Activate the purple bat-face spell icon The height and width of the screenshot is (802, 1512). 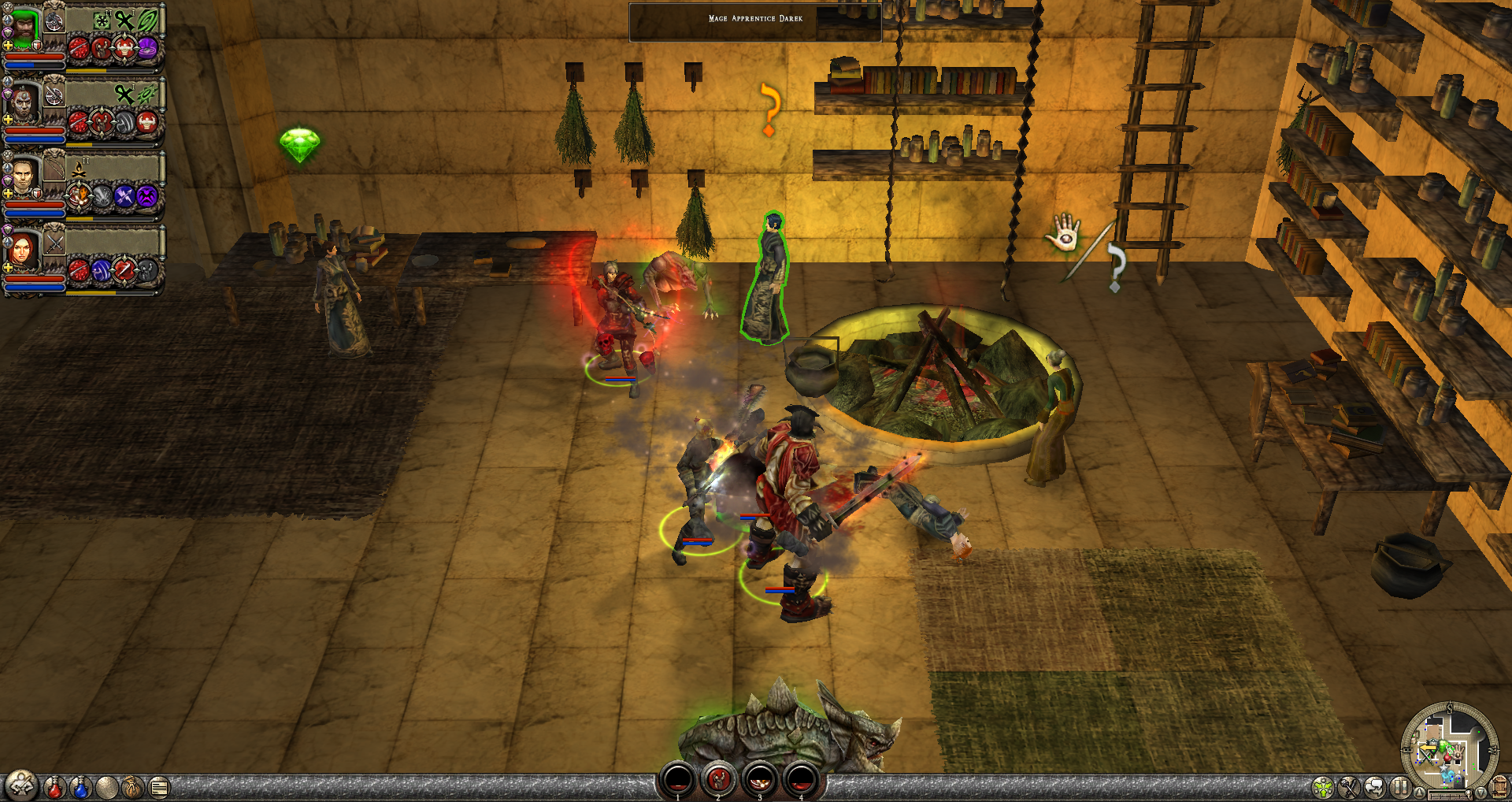147,197
